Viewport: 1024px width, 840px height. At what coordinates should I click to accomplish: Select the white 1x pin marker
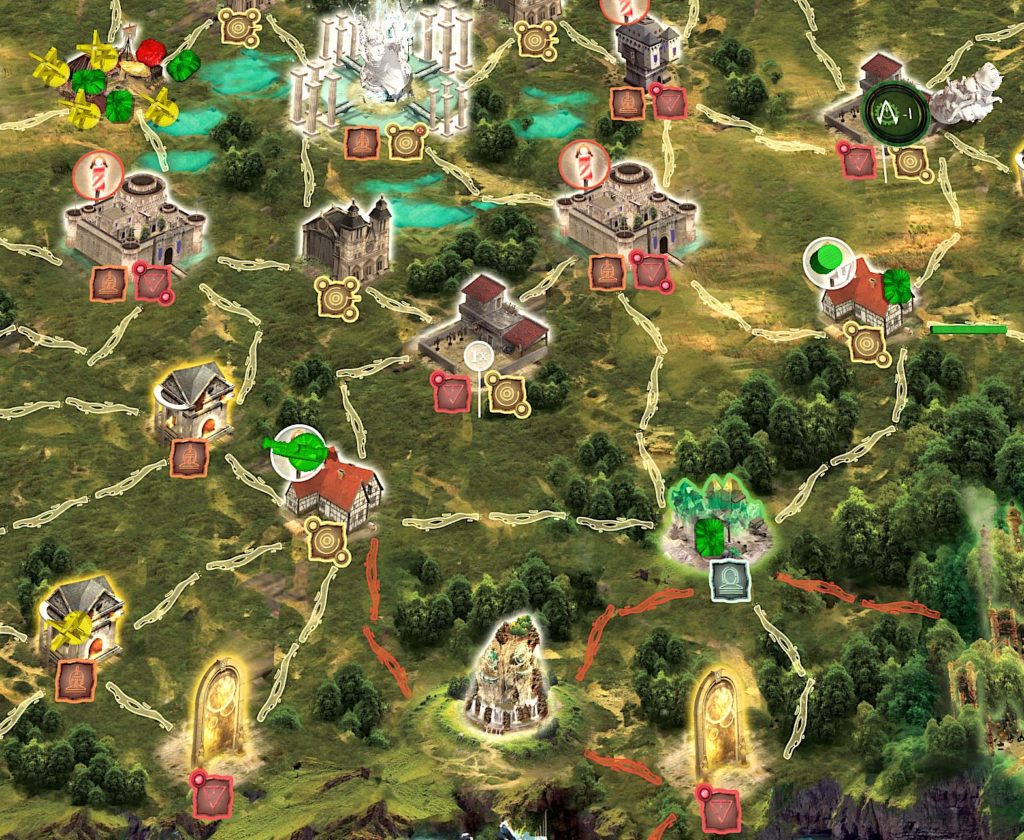coord(480,355)
